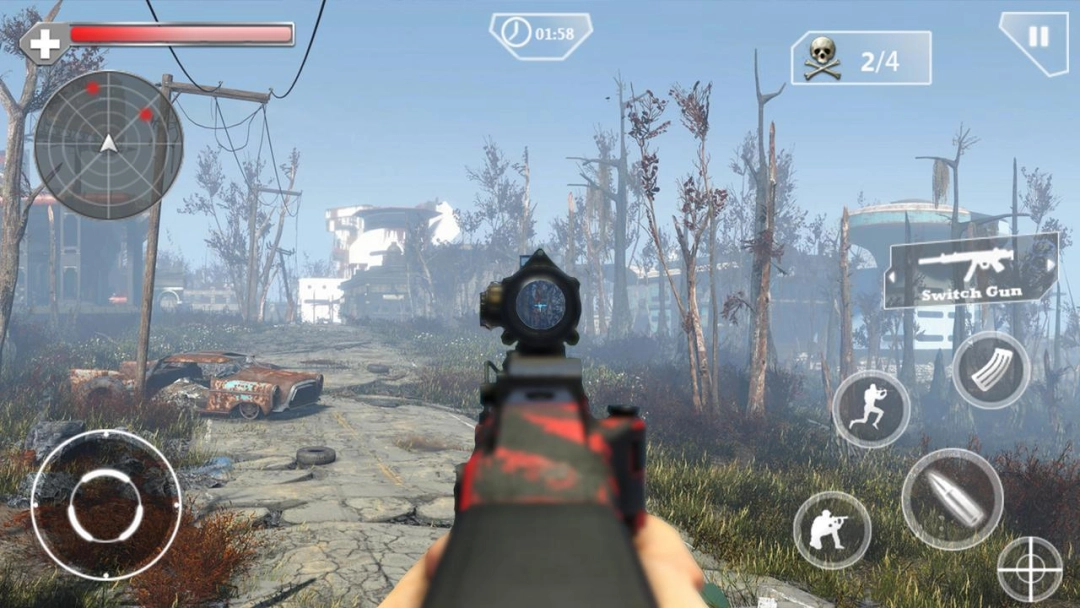Tap the virtual movement joystick
Screen dimensions: 1080x608
click(x=106, y=505)
